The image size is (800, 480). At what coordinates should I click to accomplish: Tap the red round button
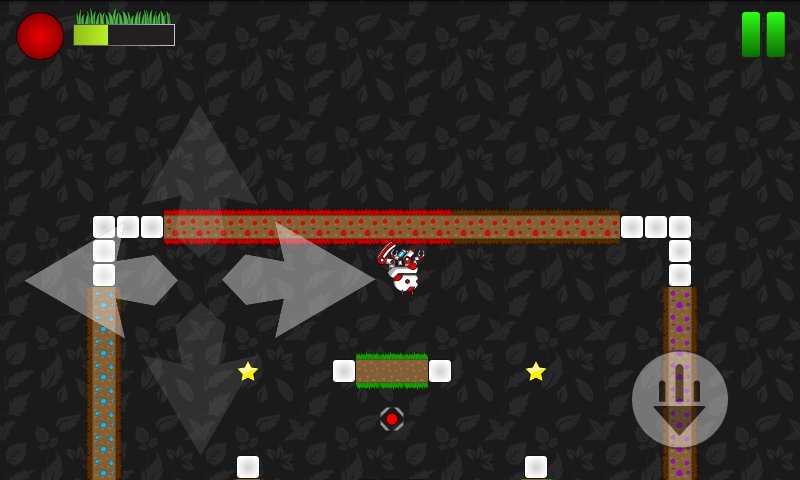(x=40, y=36)
